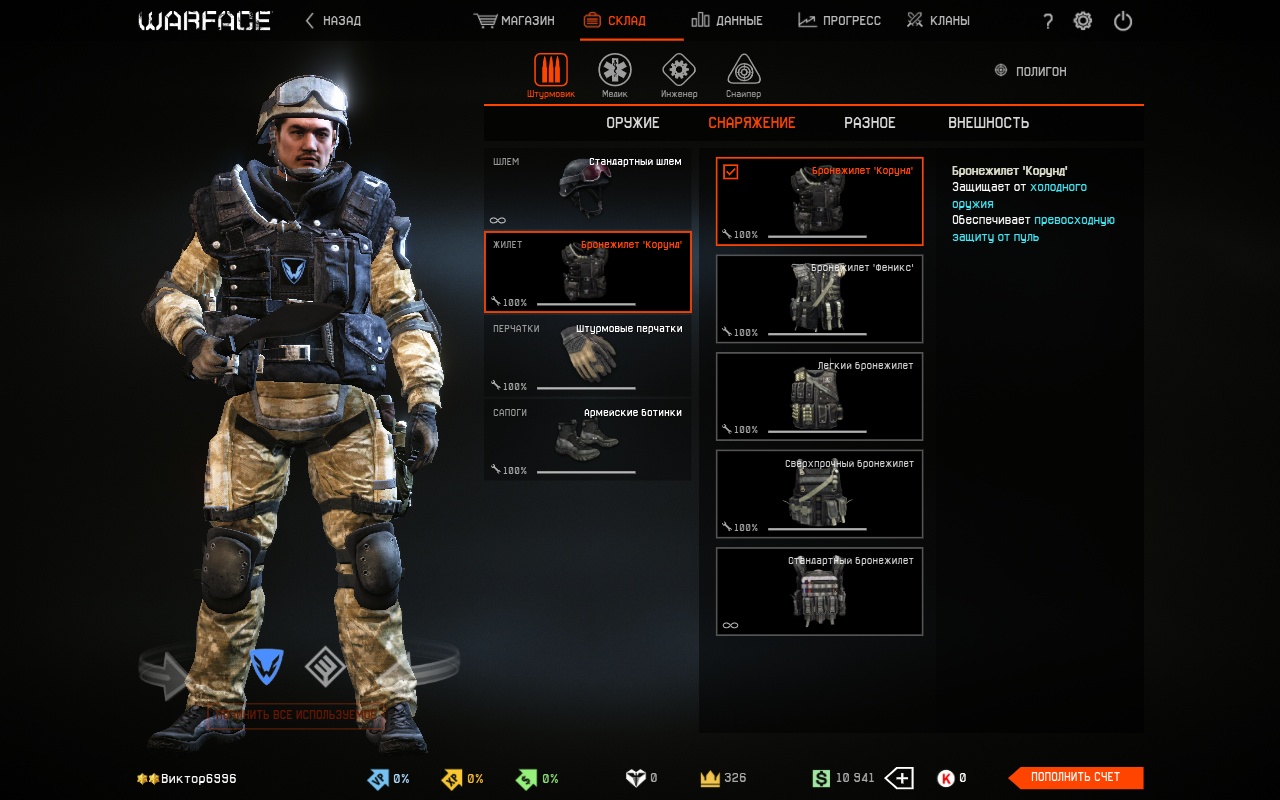1280x800 pixels.
Task: Choose the Бронежилет 'Феникс' vest
Action: [820, 299]
